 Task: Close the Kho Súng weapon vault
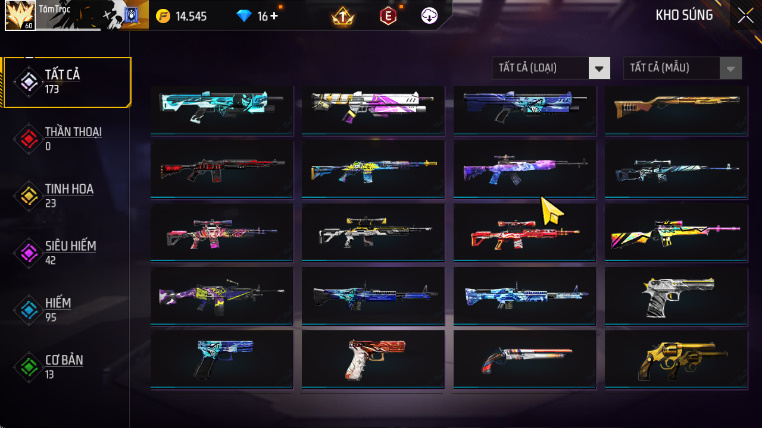point(745,15)
